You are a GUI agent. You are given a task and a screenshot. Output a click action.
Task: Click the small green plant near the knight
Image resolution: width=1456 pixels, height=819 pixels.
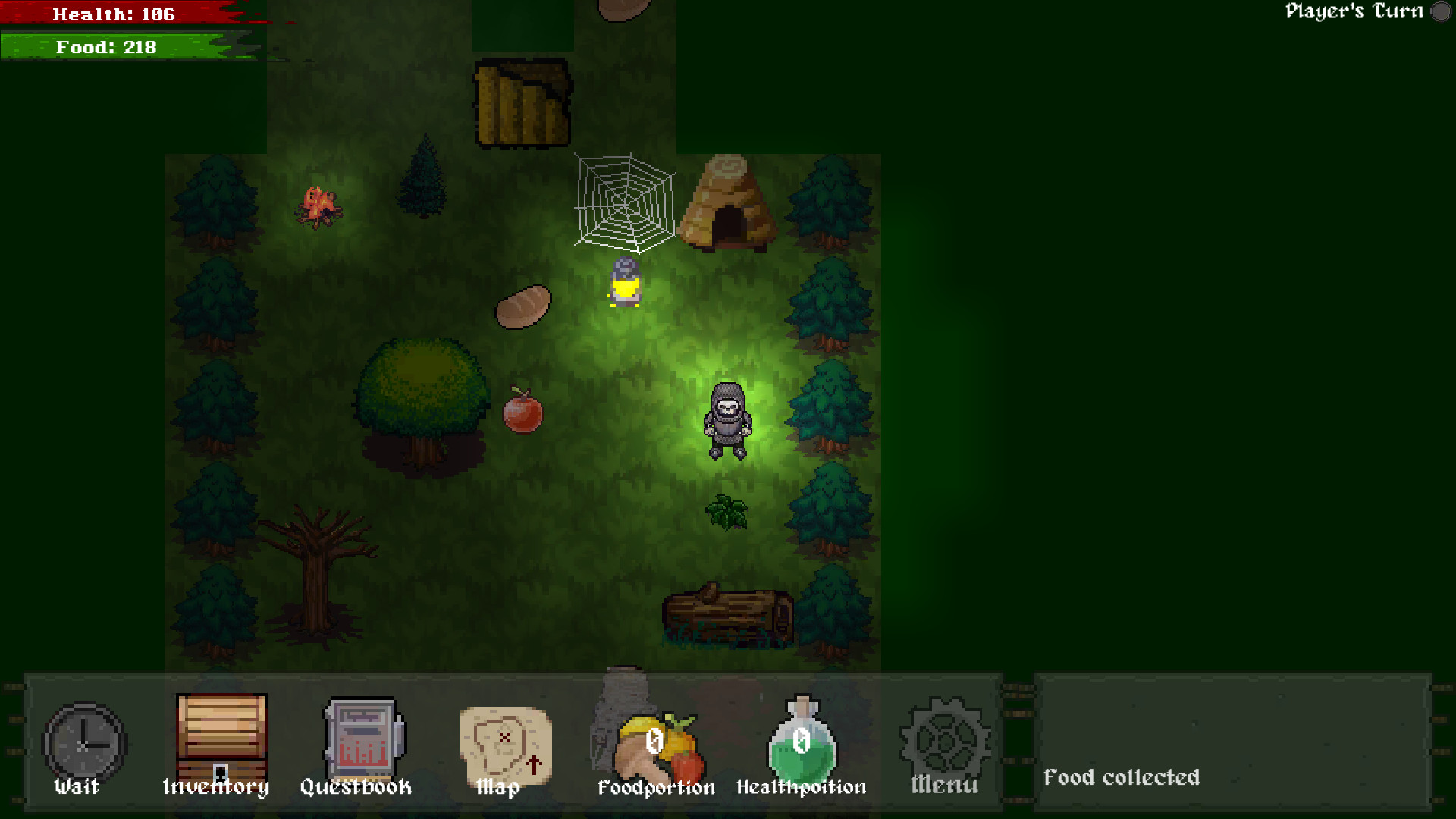[x=726, y=510]
